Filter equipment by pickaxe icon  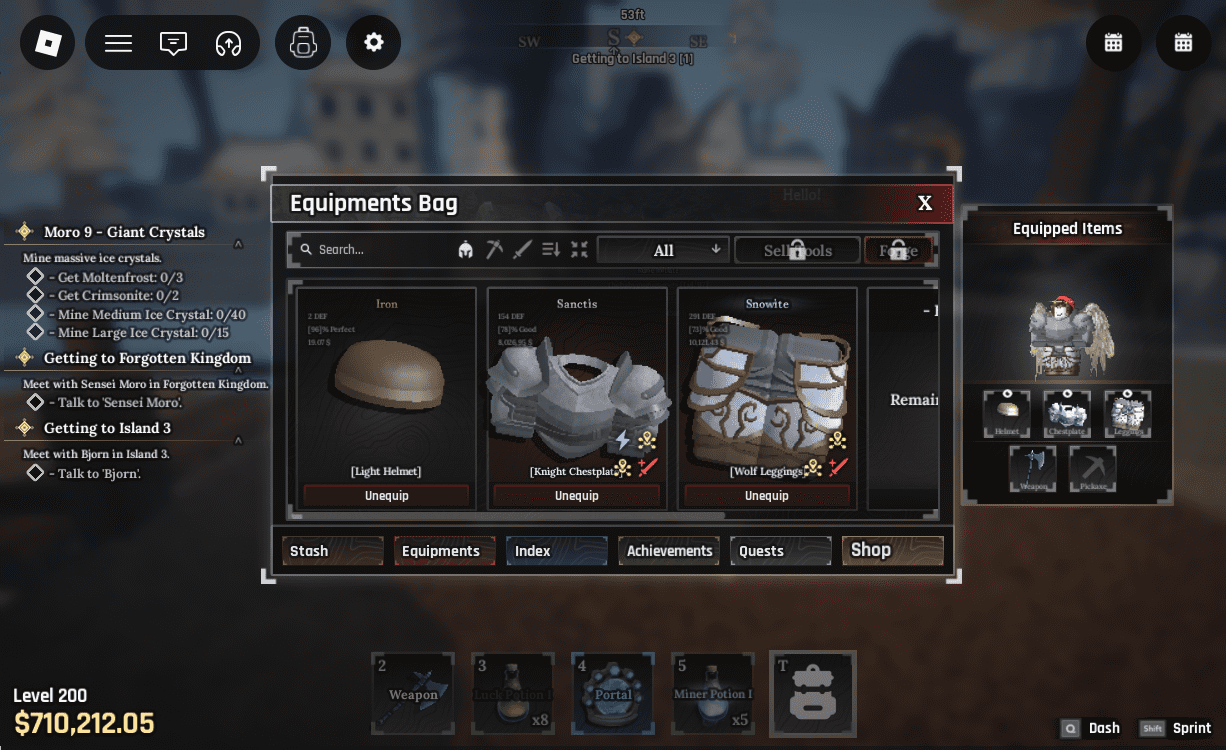494,250
